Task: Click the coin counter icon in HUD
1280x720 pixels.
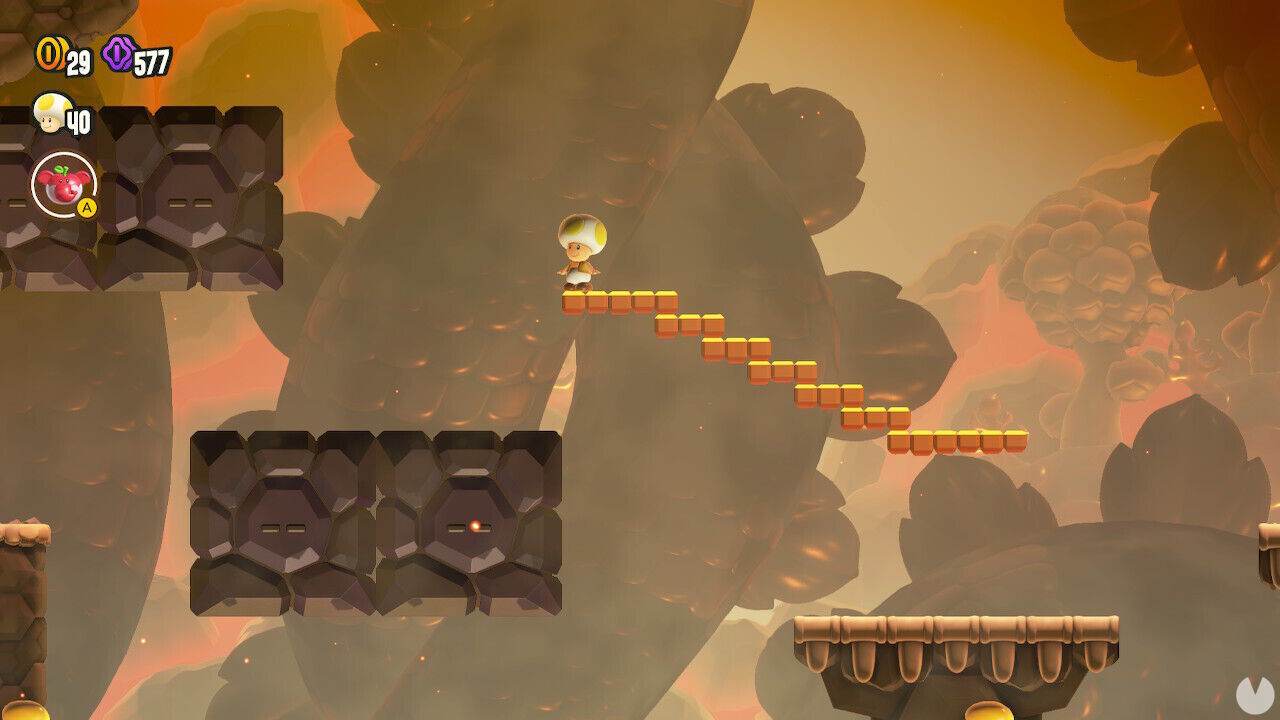Action: click(x=50, y=51)
